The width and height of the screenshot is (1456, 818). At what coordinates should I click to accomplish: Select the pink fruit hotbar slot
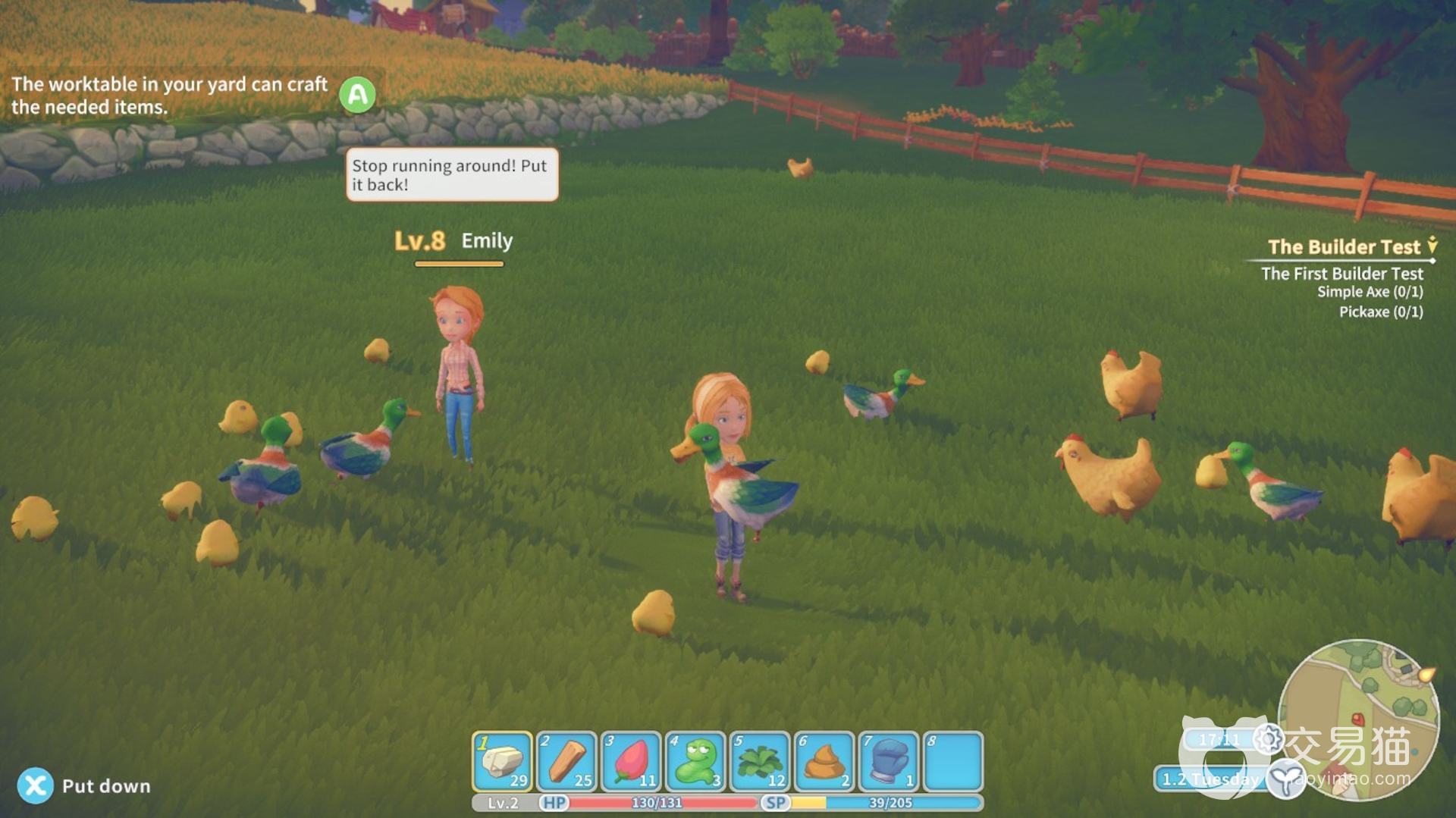pyautogui.click(x=631, y=761)
